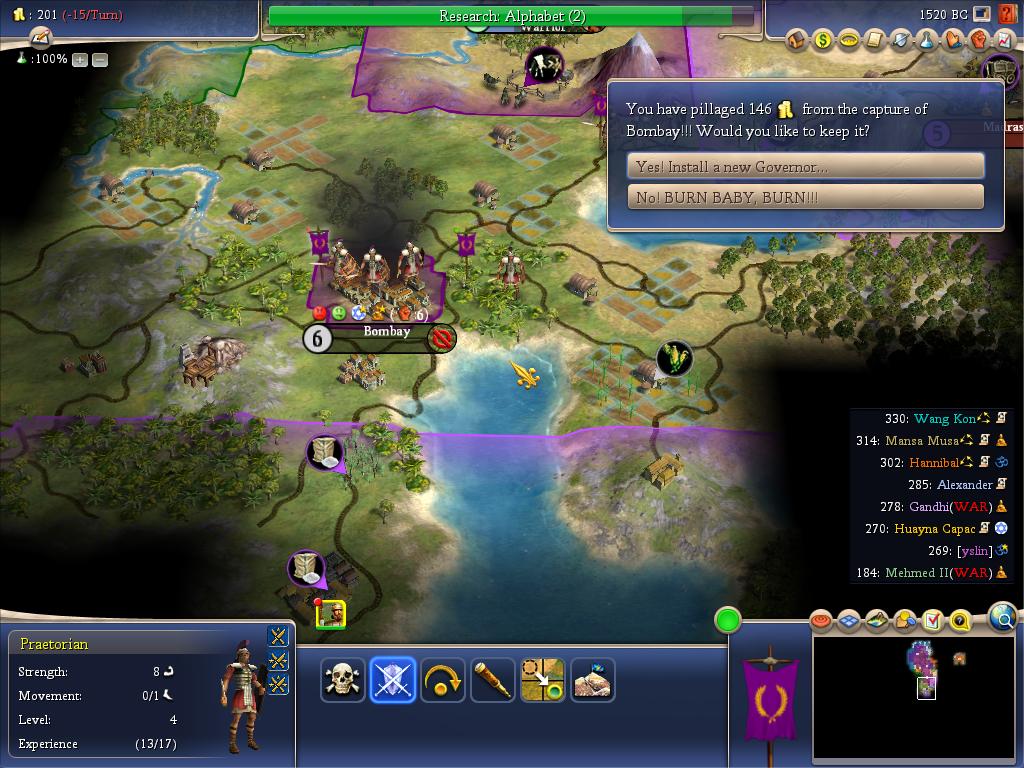
Task: Choose 'No! BURN BABY, BURN!!!'
Action: tap(805, 197)
